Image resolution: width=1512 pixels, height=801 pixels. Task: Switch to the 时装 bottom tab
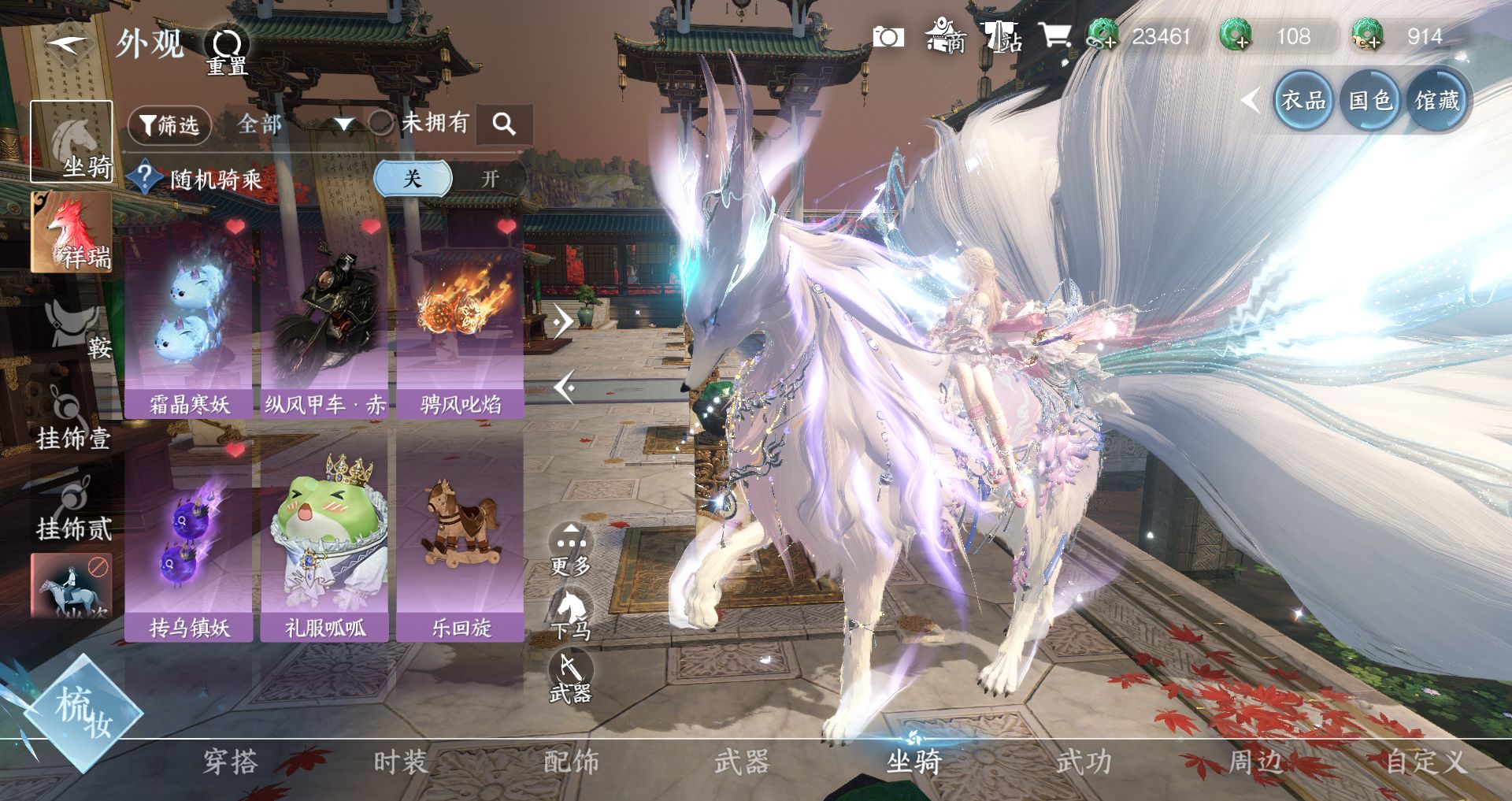coord(400,762)
